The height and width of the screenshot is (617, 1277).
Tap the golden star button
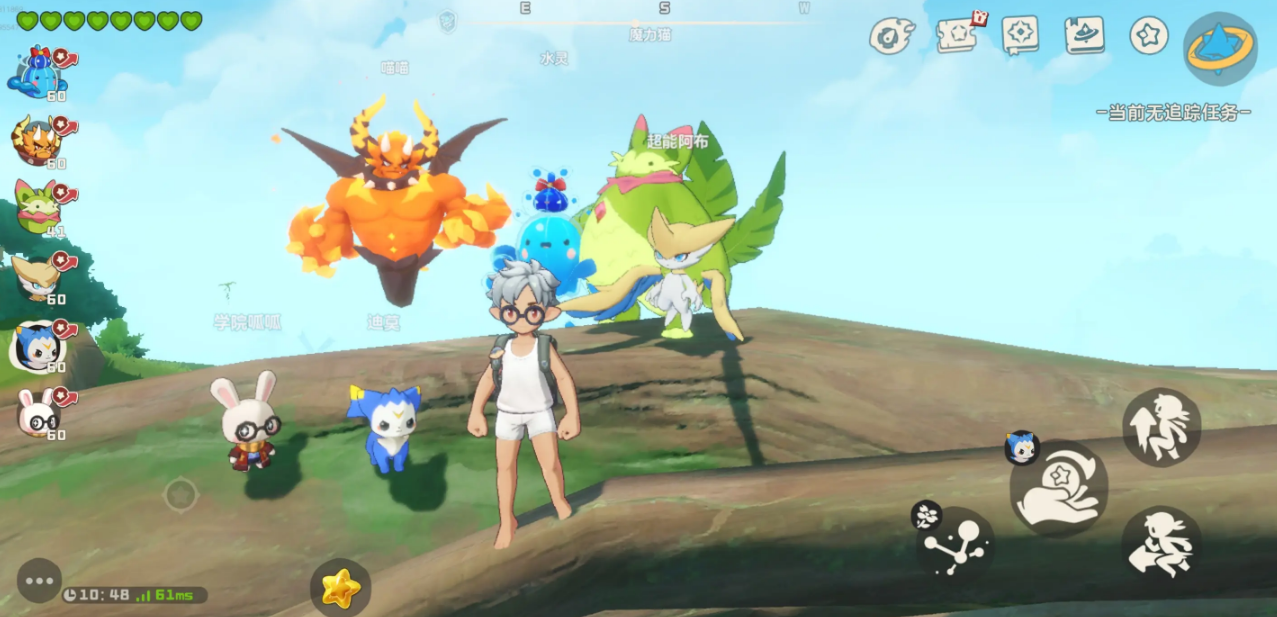[340, 588]
